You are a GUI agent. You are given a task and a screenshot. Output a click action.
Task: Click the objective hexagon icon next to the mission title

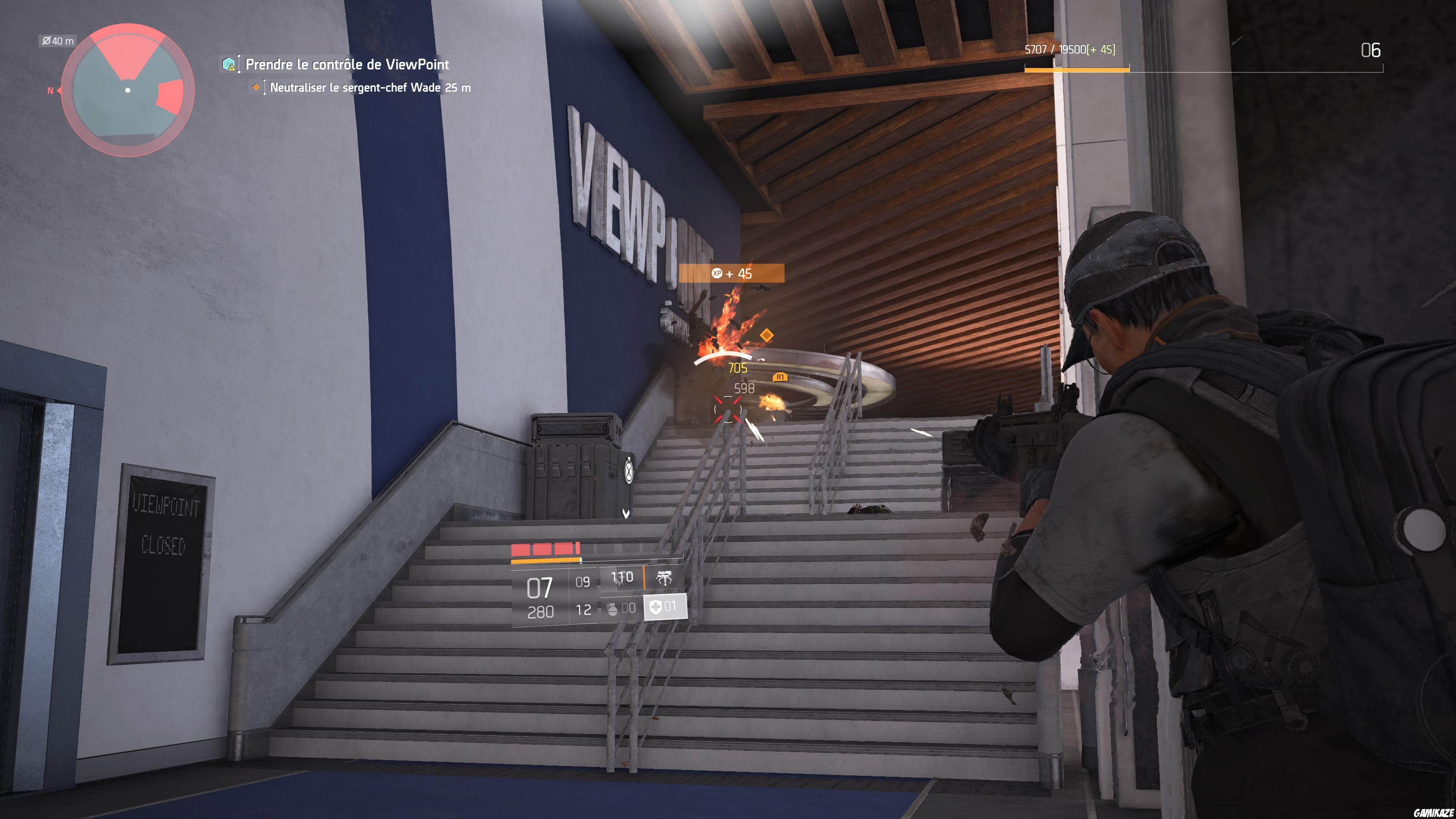(x=228, y=65)
